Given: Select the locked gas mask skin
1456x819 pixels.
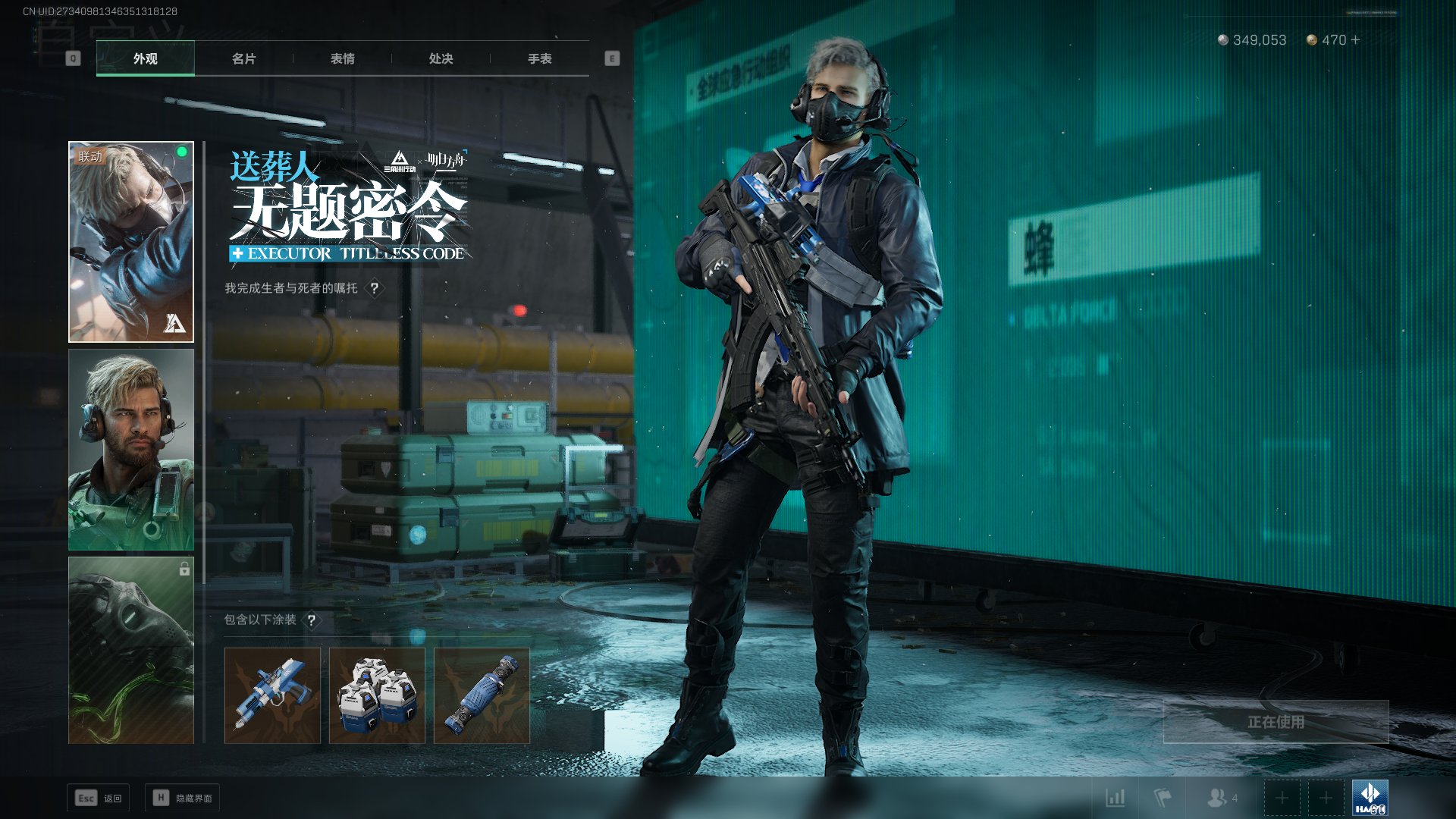Looking at the screenshot, I should point(131,650).
